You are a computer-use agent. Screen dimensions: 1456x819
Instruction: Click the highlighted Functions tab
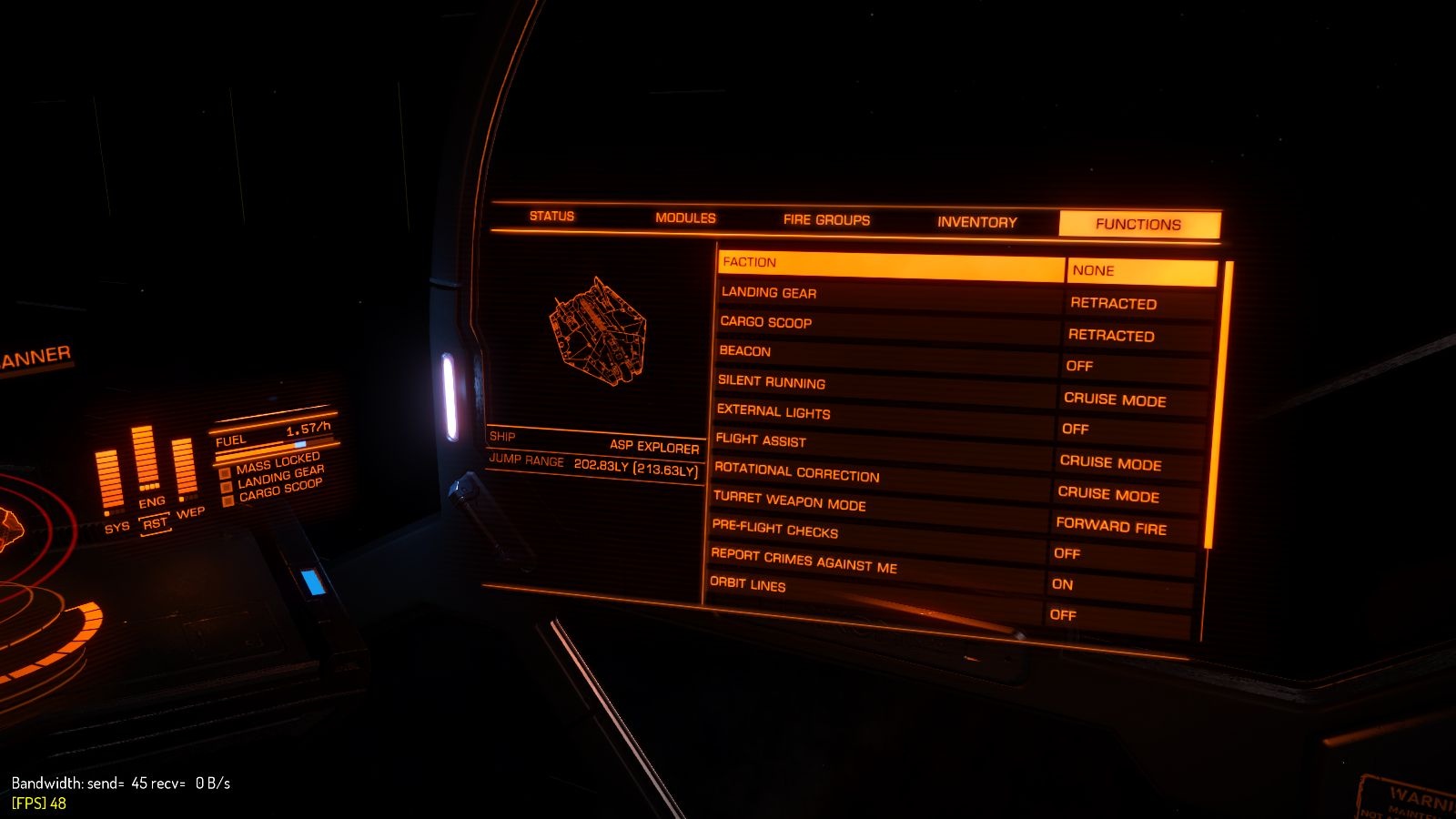point(1138,225)
